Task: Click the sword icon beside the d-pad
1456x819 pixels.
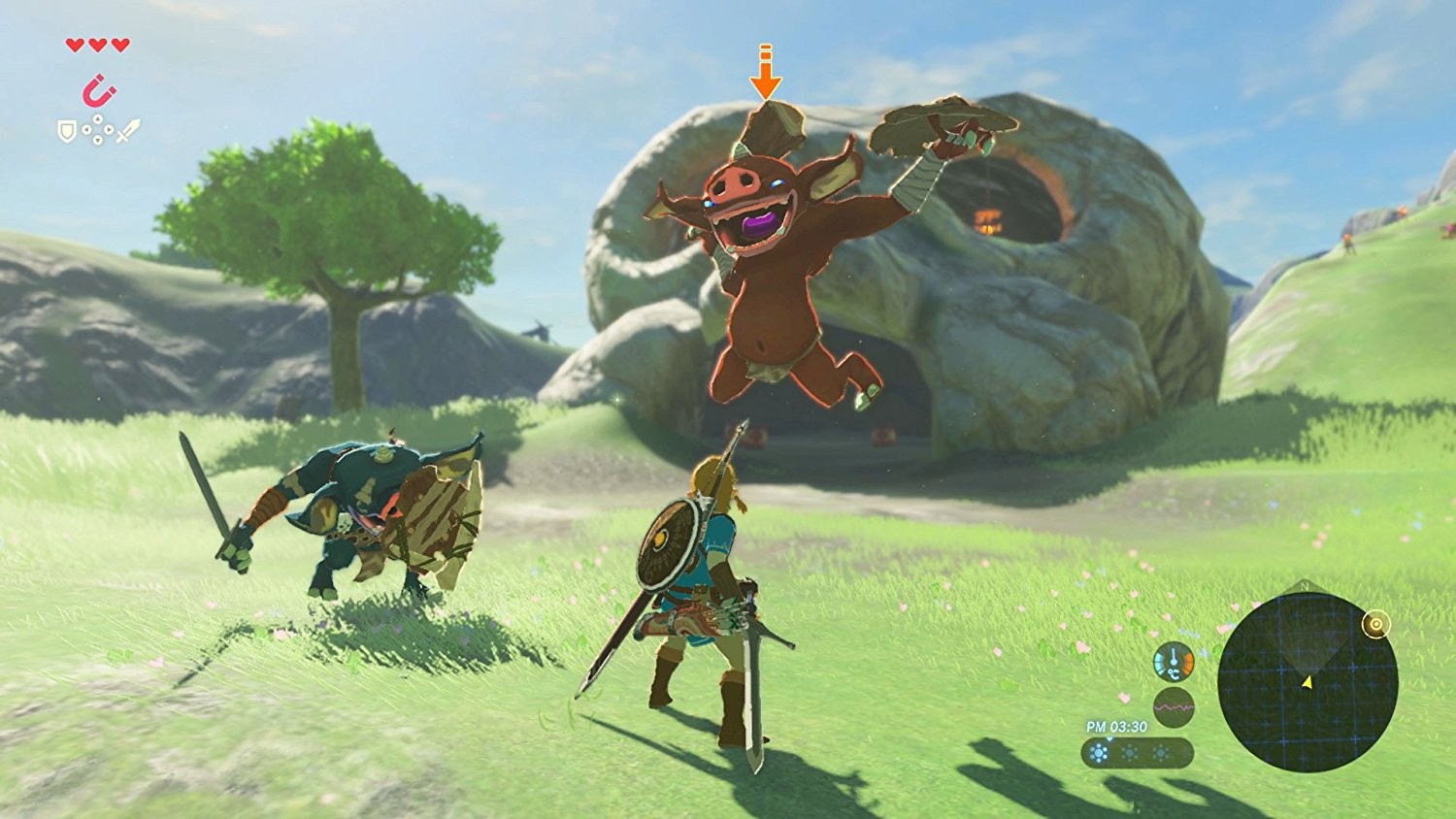Action: 128,130
